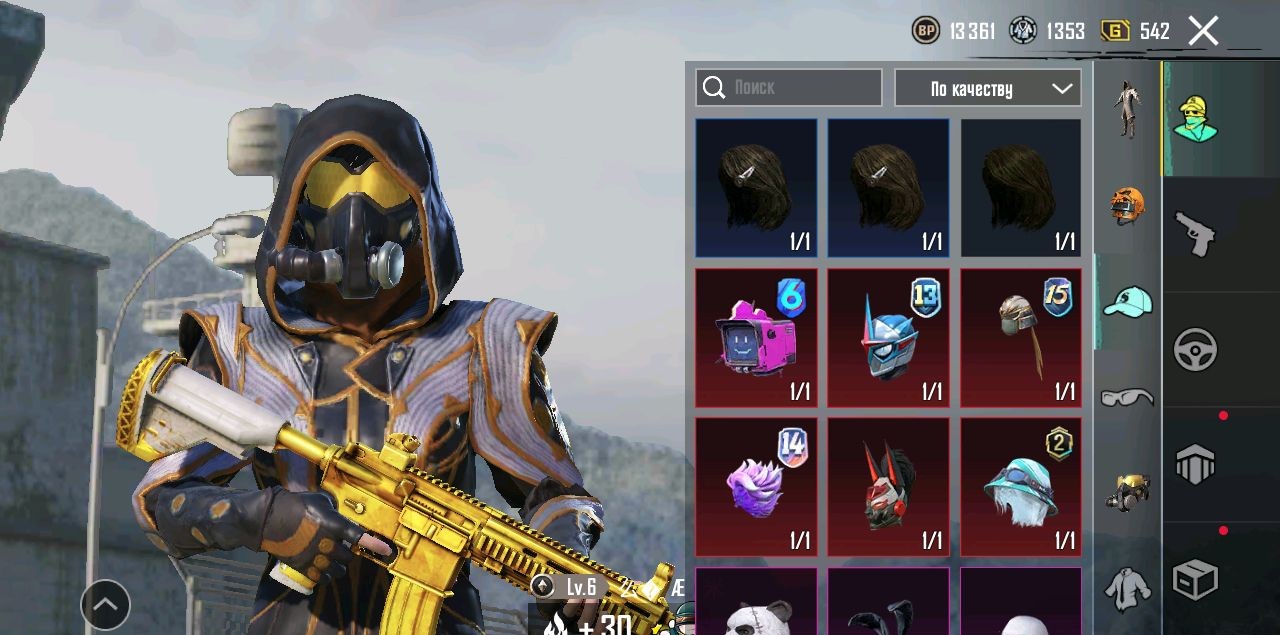The width and height of the screenshot is (1280, 635).
Task: Open the box crate category
Action: [1195, 579]
